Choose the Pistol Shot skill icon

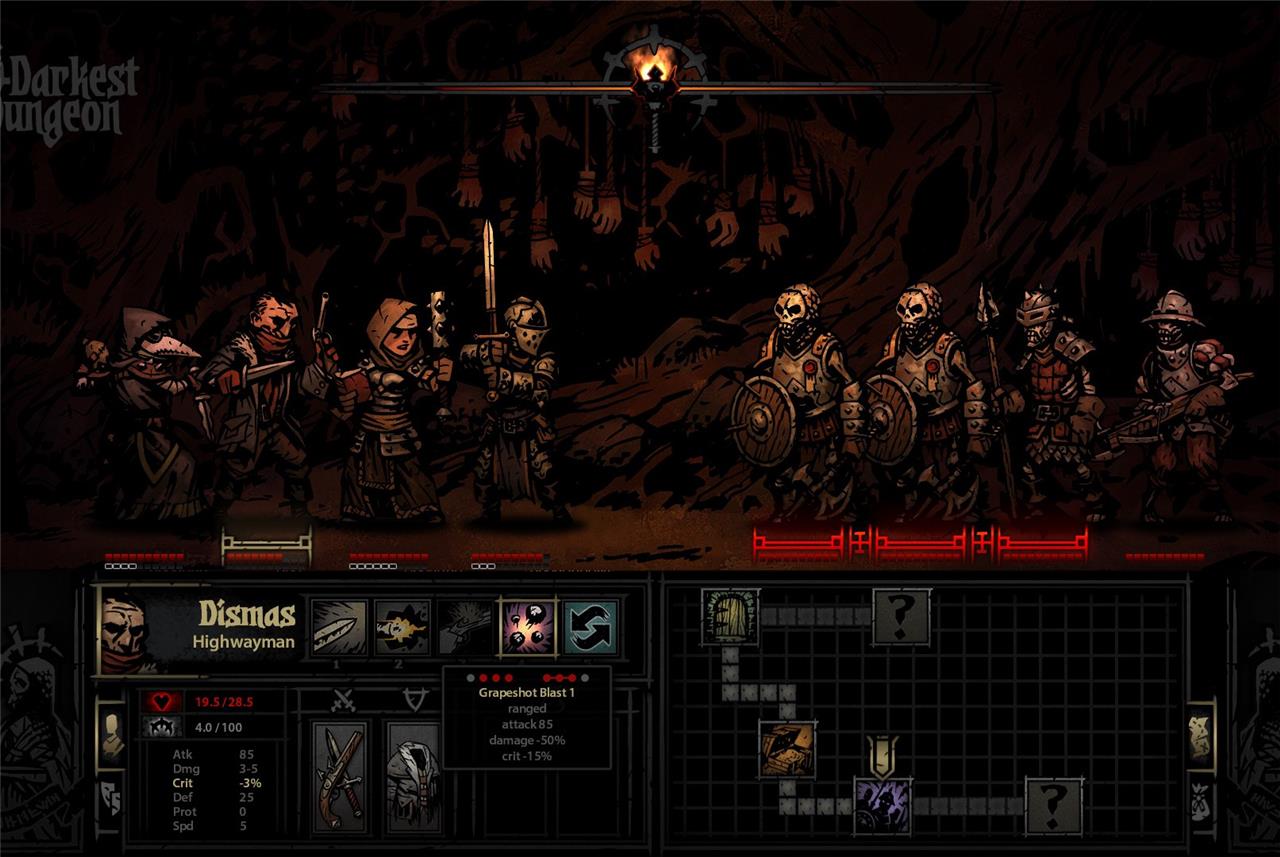point(403,628)
